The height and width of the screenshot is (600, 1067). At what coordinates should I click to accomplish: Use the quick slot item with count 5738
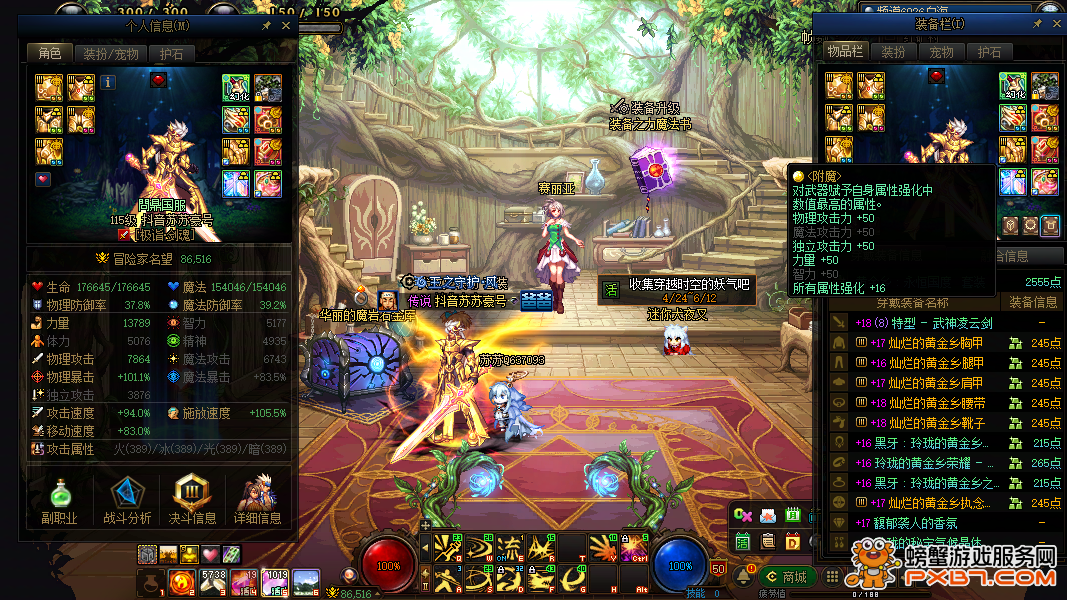[x=214, y=580]
